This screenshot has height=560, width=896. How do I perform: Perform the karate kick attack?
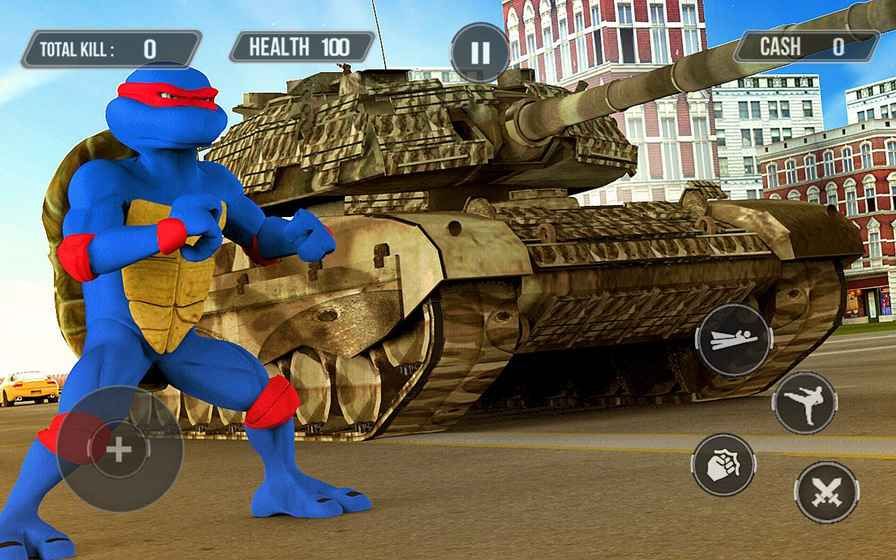coord(805,402)
